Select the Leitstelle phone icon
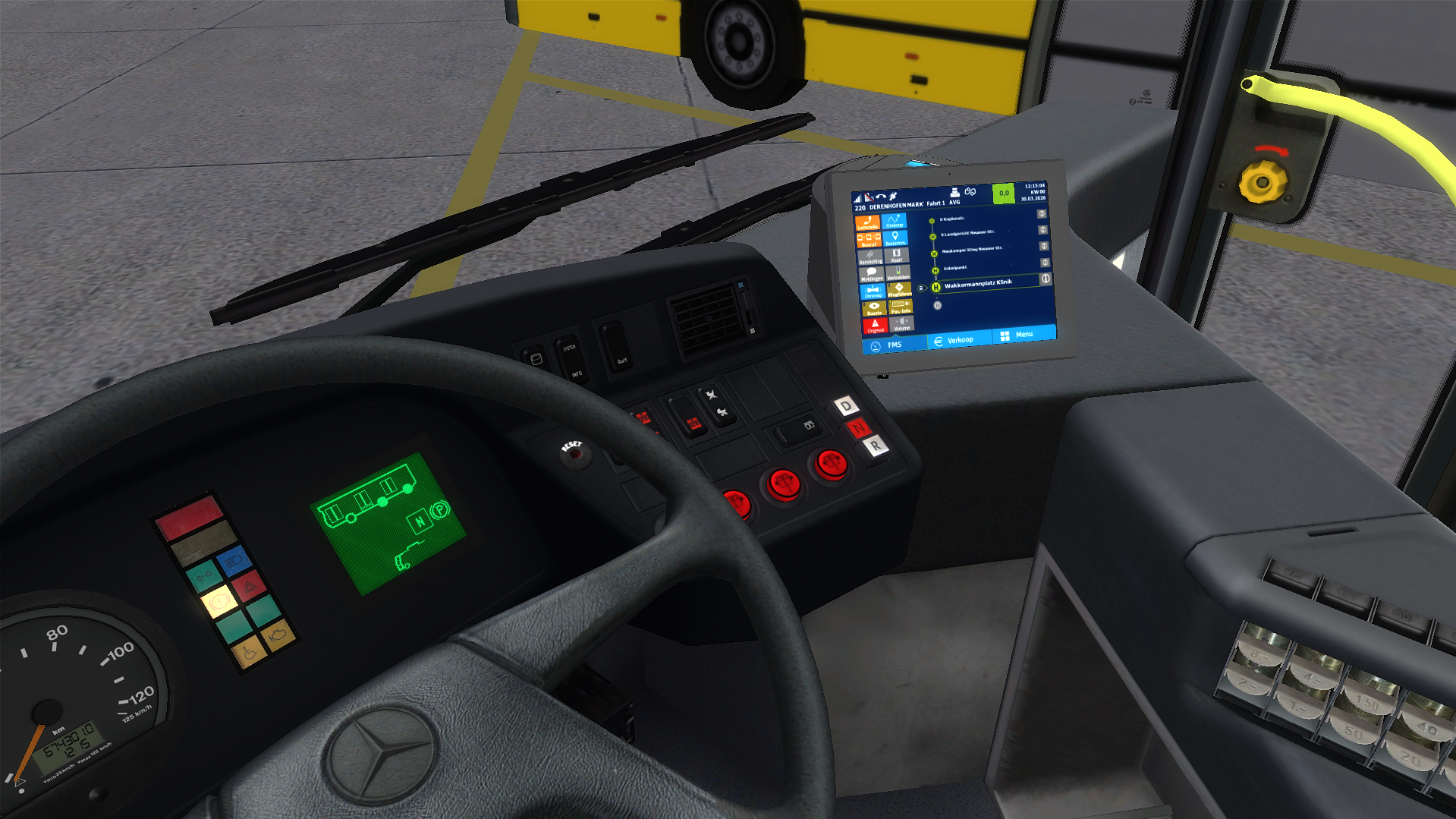Viewport: 1456px width, 819px height. click(x=868, y=223)
